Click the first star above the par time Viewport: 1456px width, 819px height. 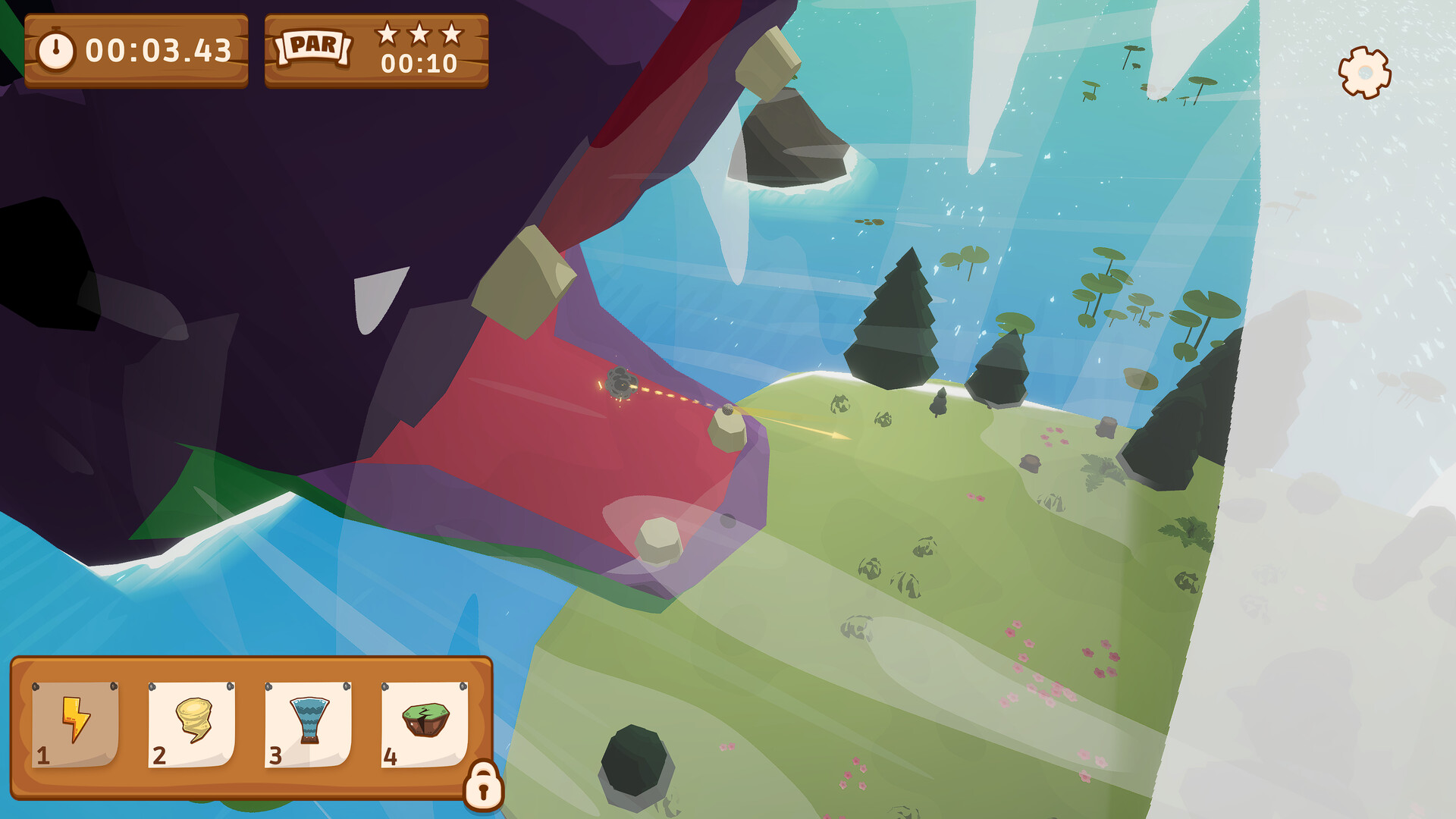click(388, 35)
